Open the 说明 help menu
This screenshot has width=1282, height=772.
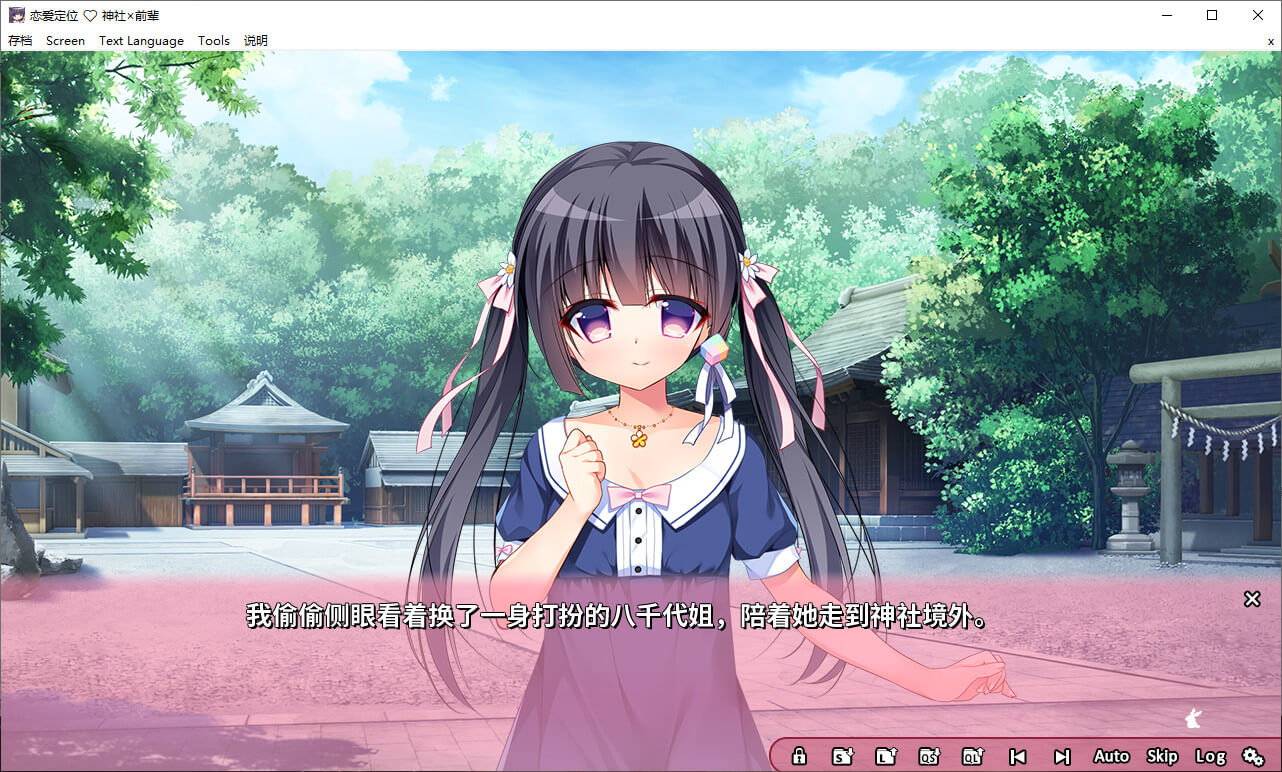[x=256, y=41]
